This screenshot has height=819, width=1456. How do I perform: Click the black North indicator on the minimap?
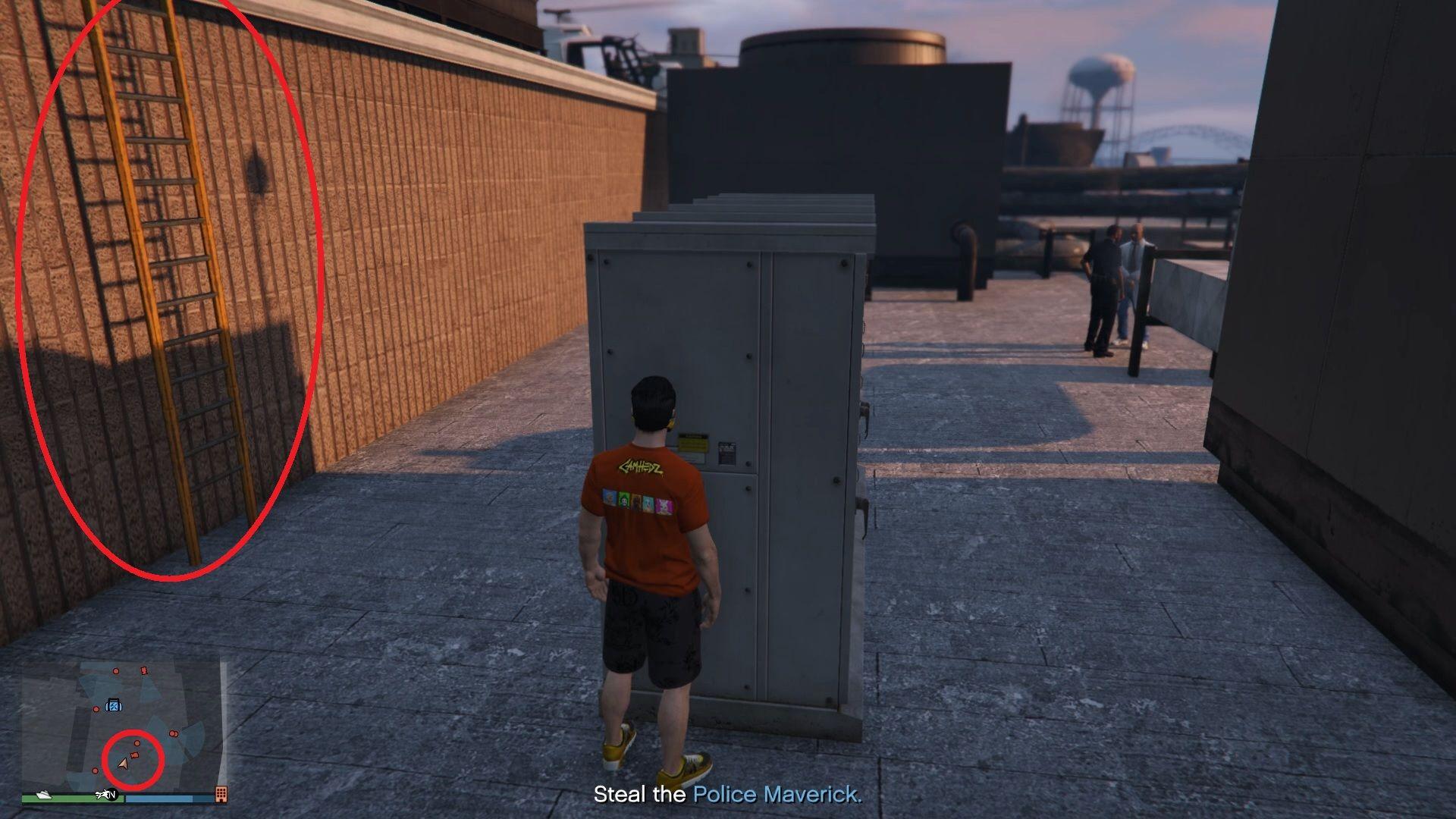[x=113, y=795]
